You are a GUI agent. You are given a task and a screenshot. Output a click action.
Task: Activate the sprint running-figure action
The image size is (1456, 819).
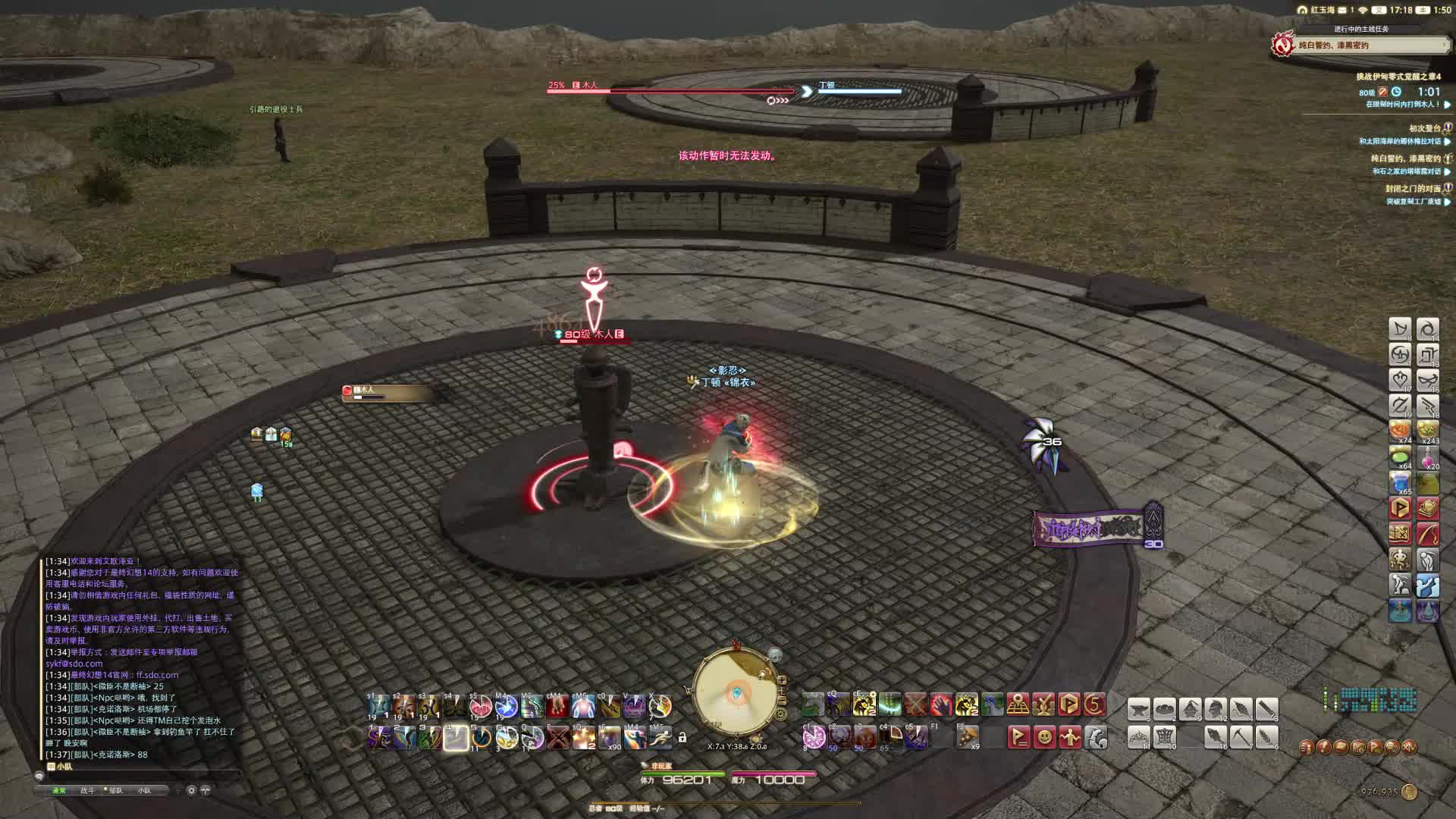point(660,737)
